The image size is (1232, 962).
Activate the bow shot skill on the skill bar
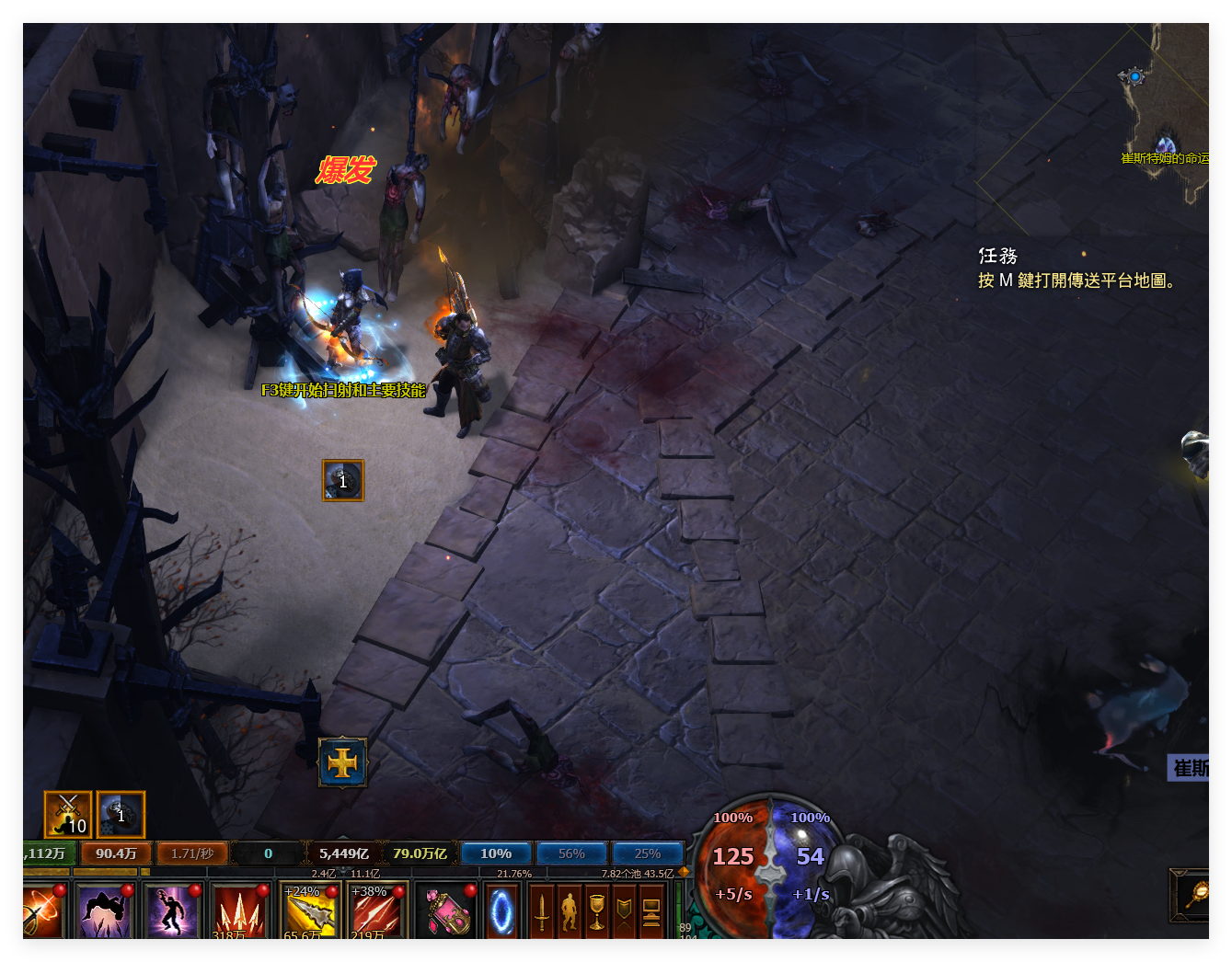pos(43,911)
